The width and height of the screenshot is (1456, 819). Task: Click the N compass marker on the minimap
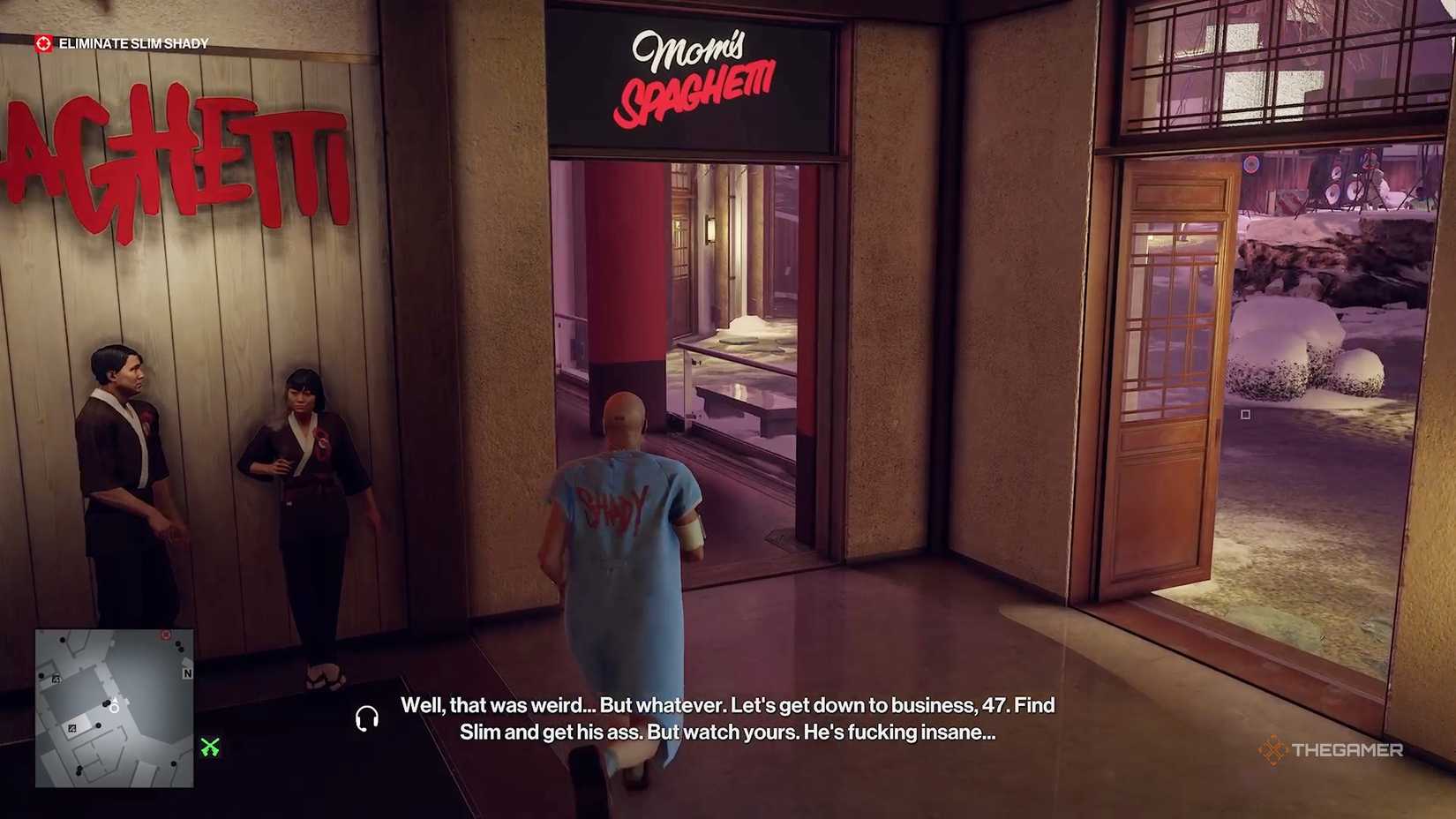[x=186, y=673]
